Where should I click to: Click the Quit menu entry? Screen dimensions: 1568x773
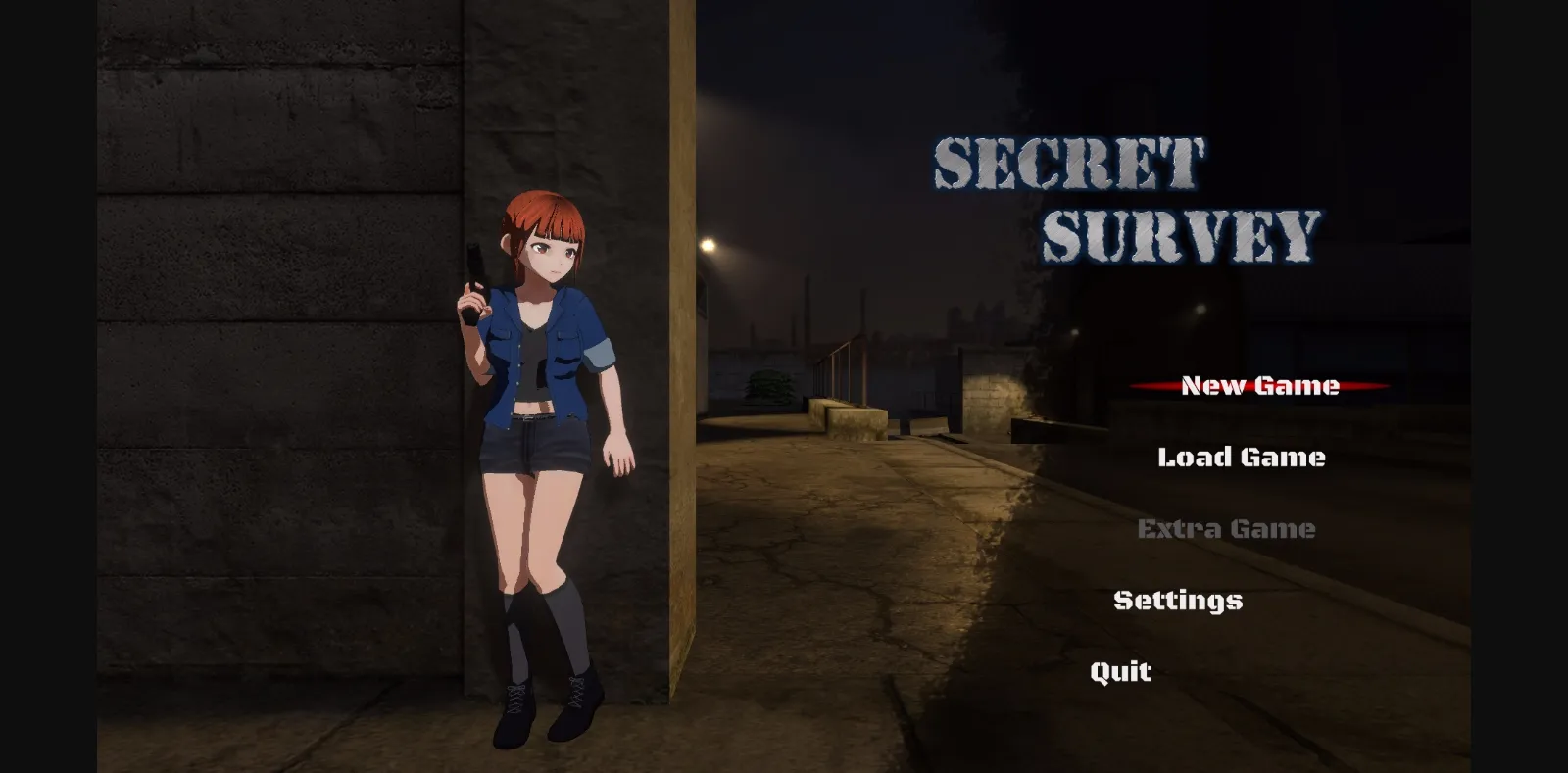pos(1120,671)
